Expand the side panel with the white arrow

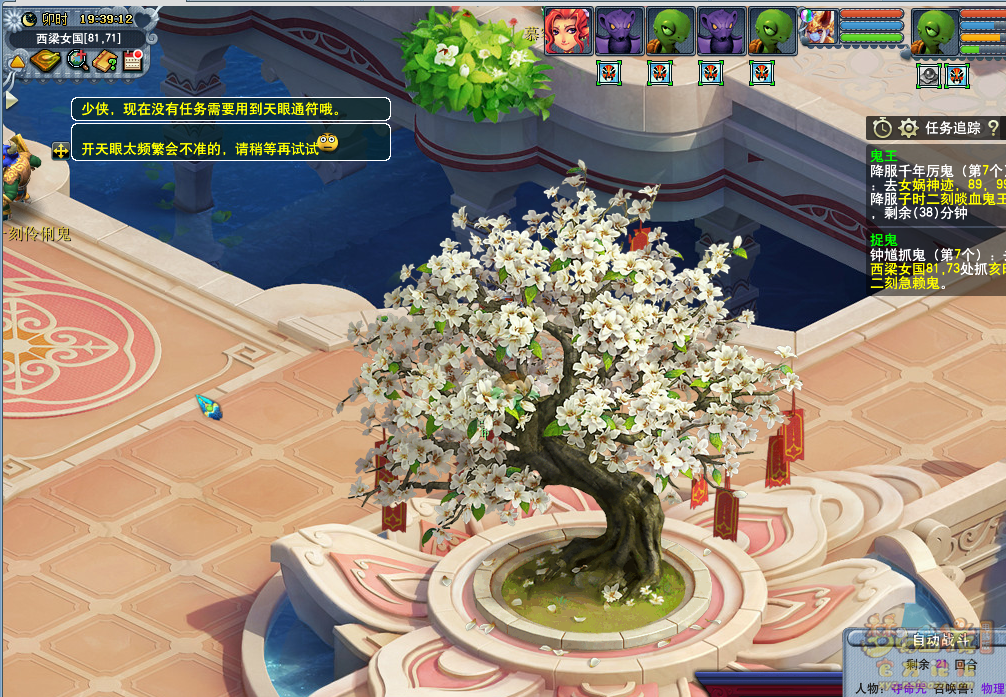pos(11,100)
